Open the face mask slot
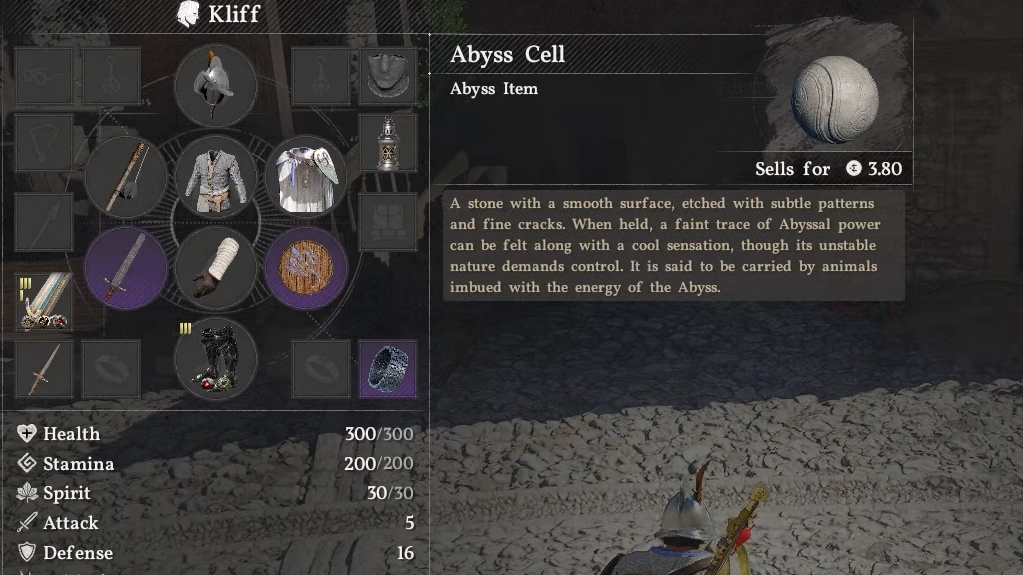 coord(387,73)
